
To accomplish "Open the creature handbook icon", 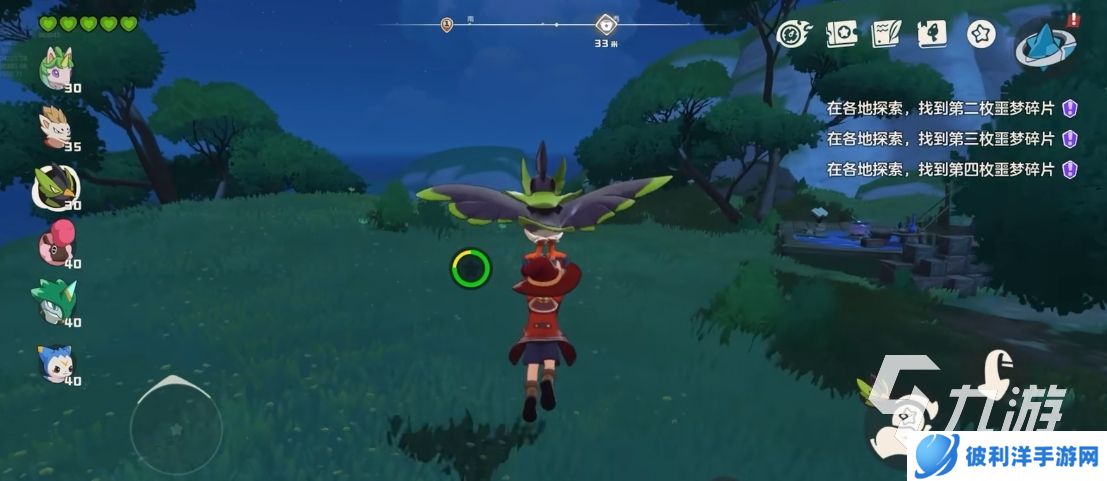I will (932, 34).
